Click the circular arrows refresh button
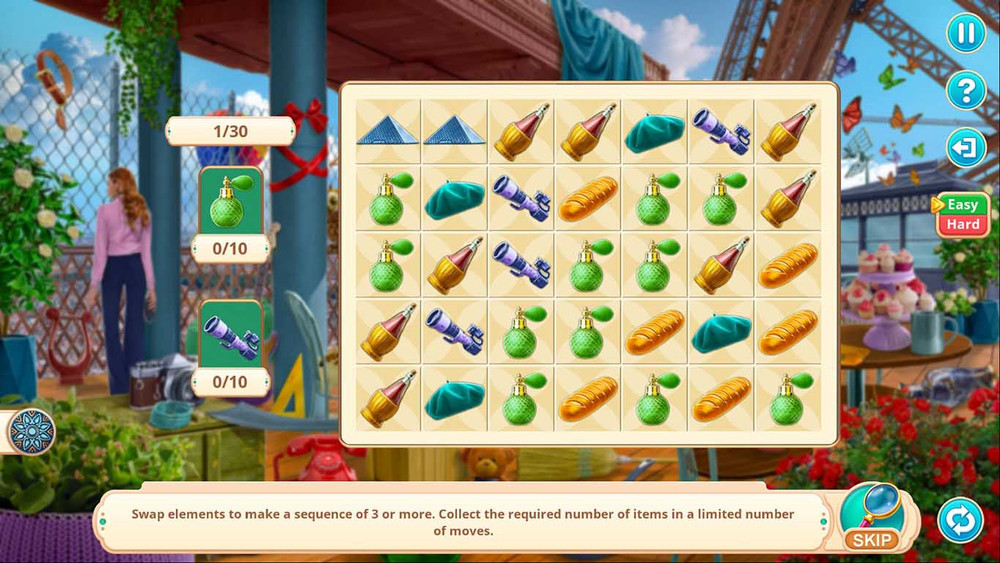Viewport: 1000px width, 563px height. click(960, 520)
